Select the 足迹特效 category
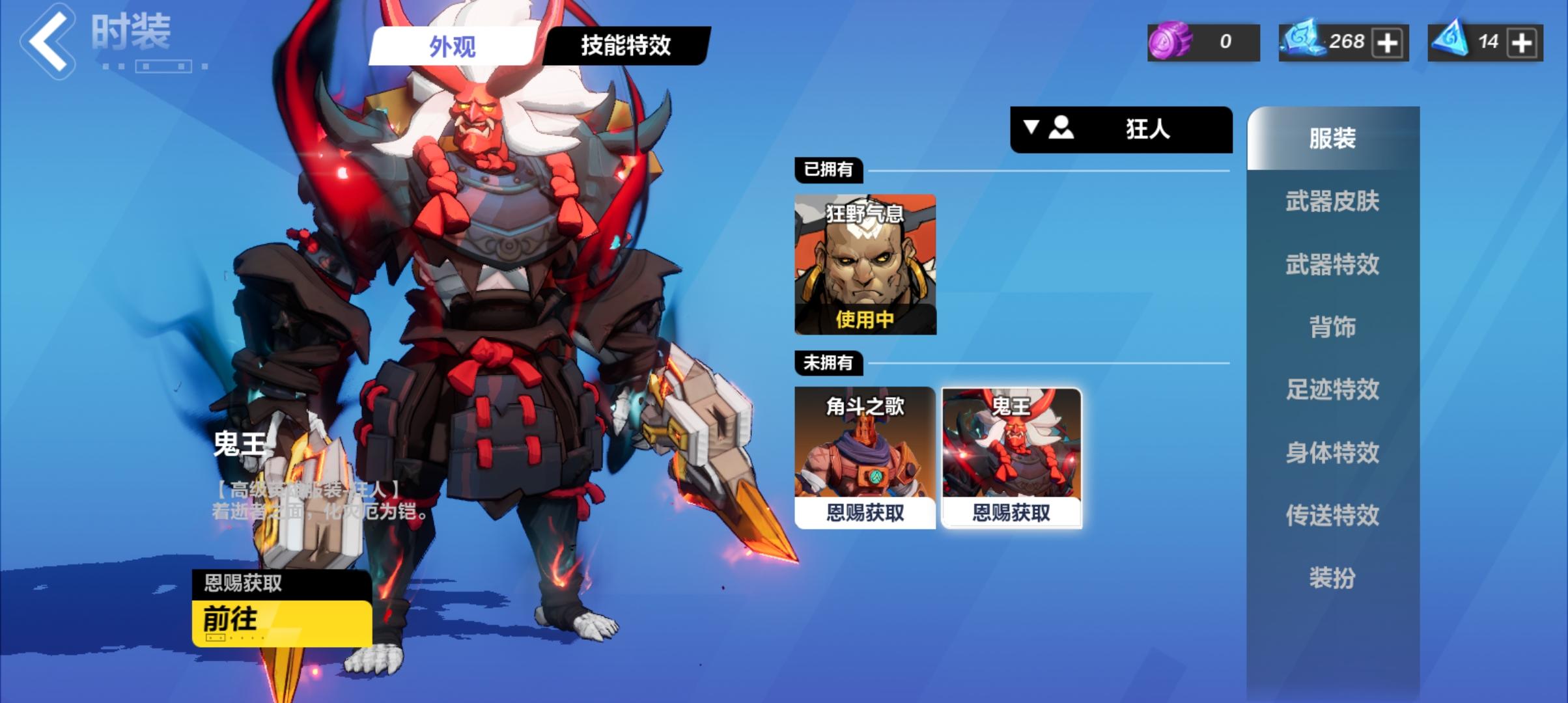 pos(1333,390)
